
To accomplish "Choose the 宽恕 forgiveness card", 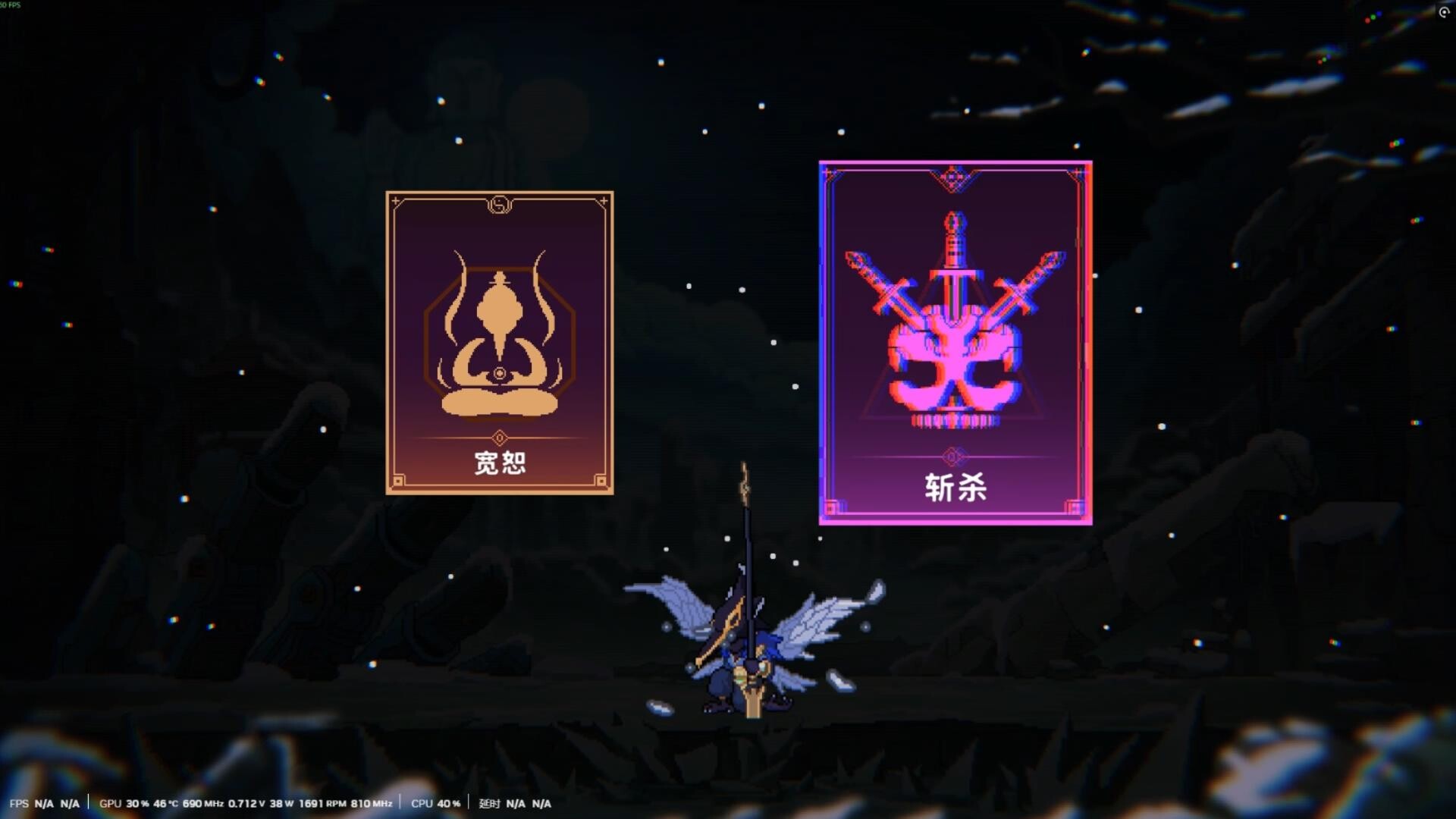I will coord(500,341).
